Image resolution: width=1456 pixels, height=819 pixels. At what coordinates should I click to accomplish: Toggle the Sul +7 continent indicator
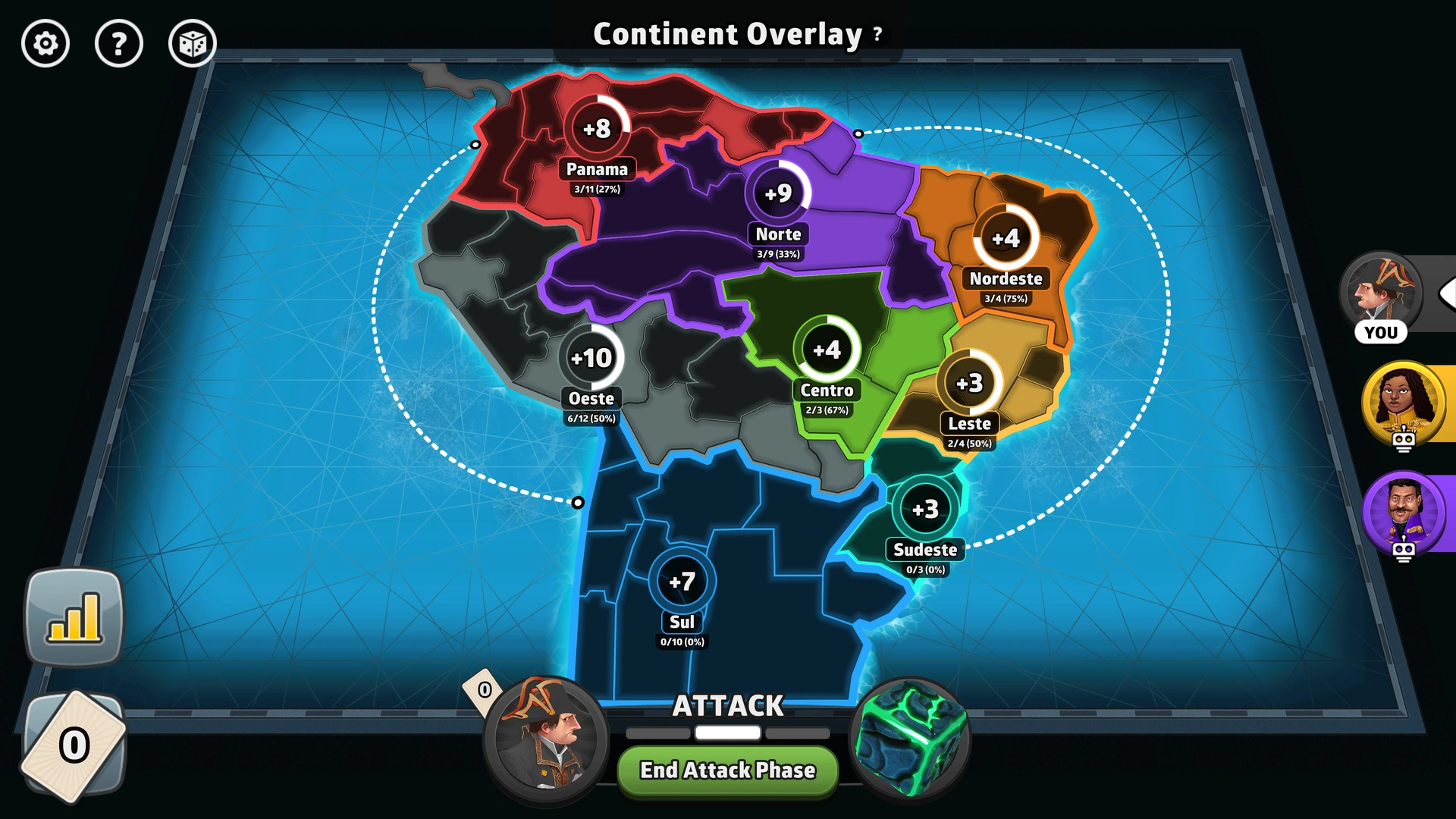683,579
